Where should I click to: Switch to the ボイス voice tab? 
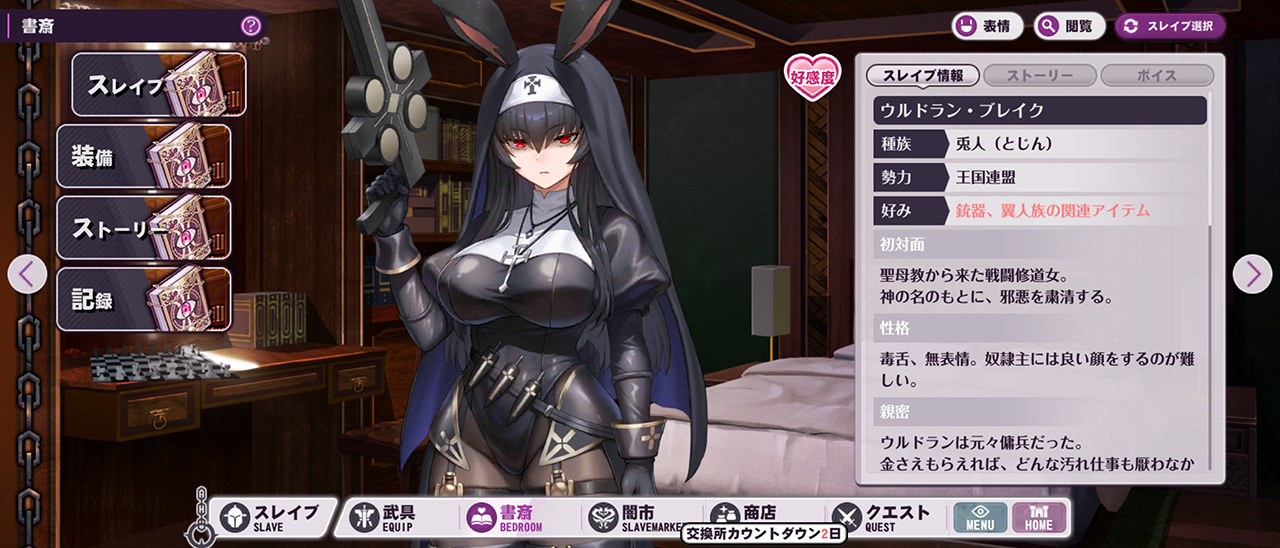[1157, 76]
